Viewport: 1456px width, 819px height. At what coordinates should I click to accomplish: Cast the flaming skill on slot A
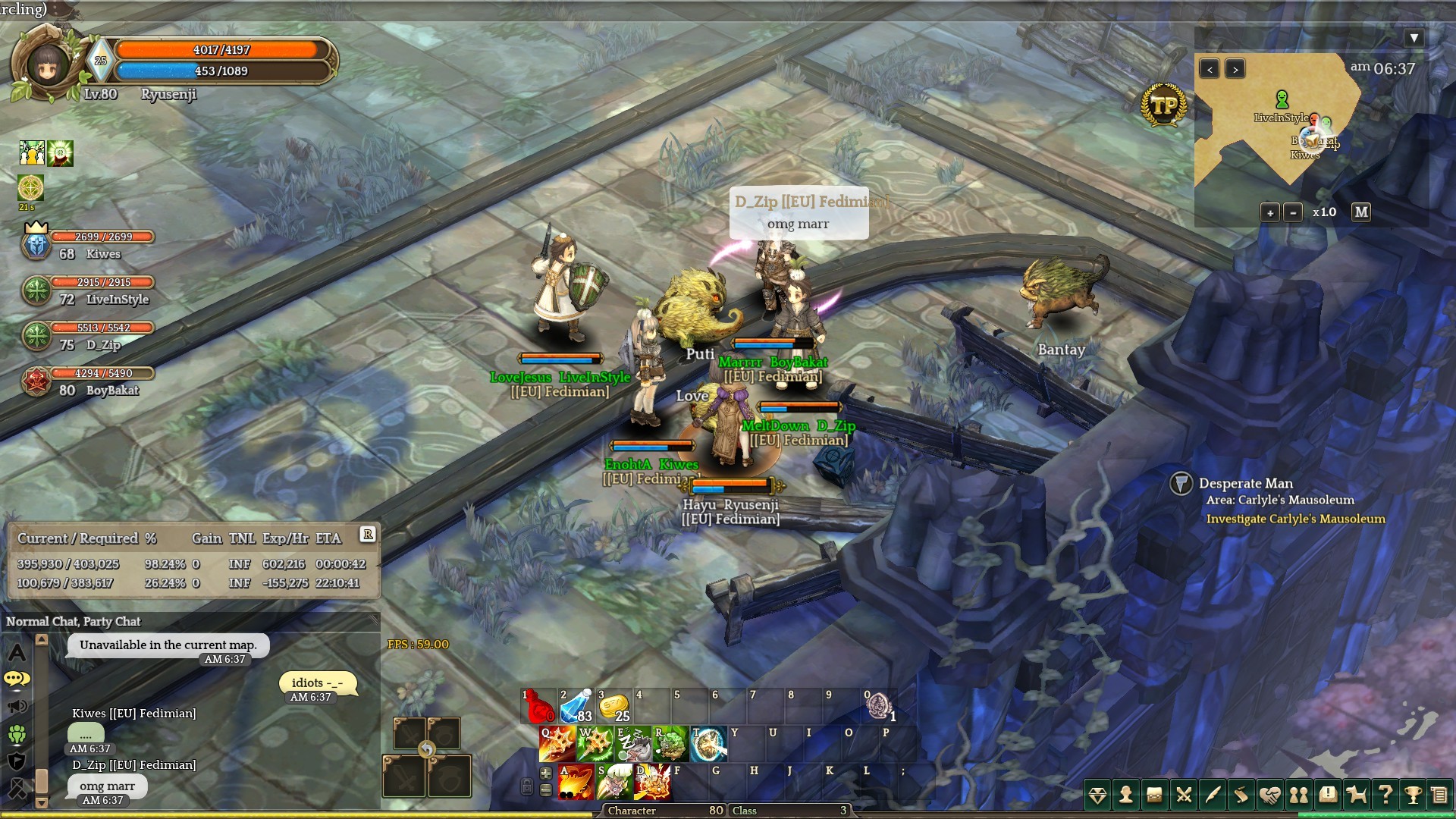(576, 783)
